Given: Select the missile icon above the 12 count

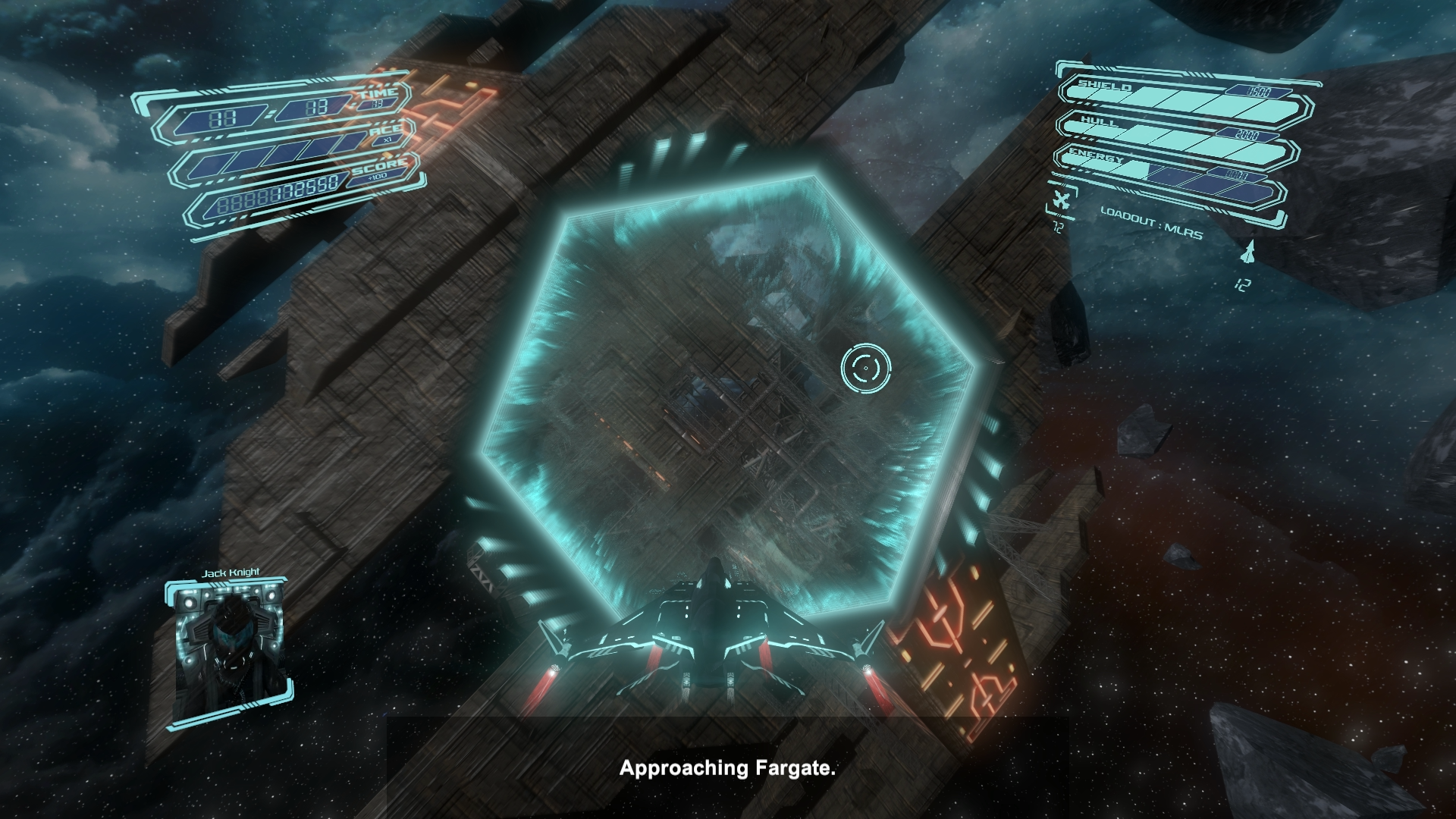Looking at the screenshot, I should tap(1246, 251).
